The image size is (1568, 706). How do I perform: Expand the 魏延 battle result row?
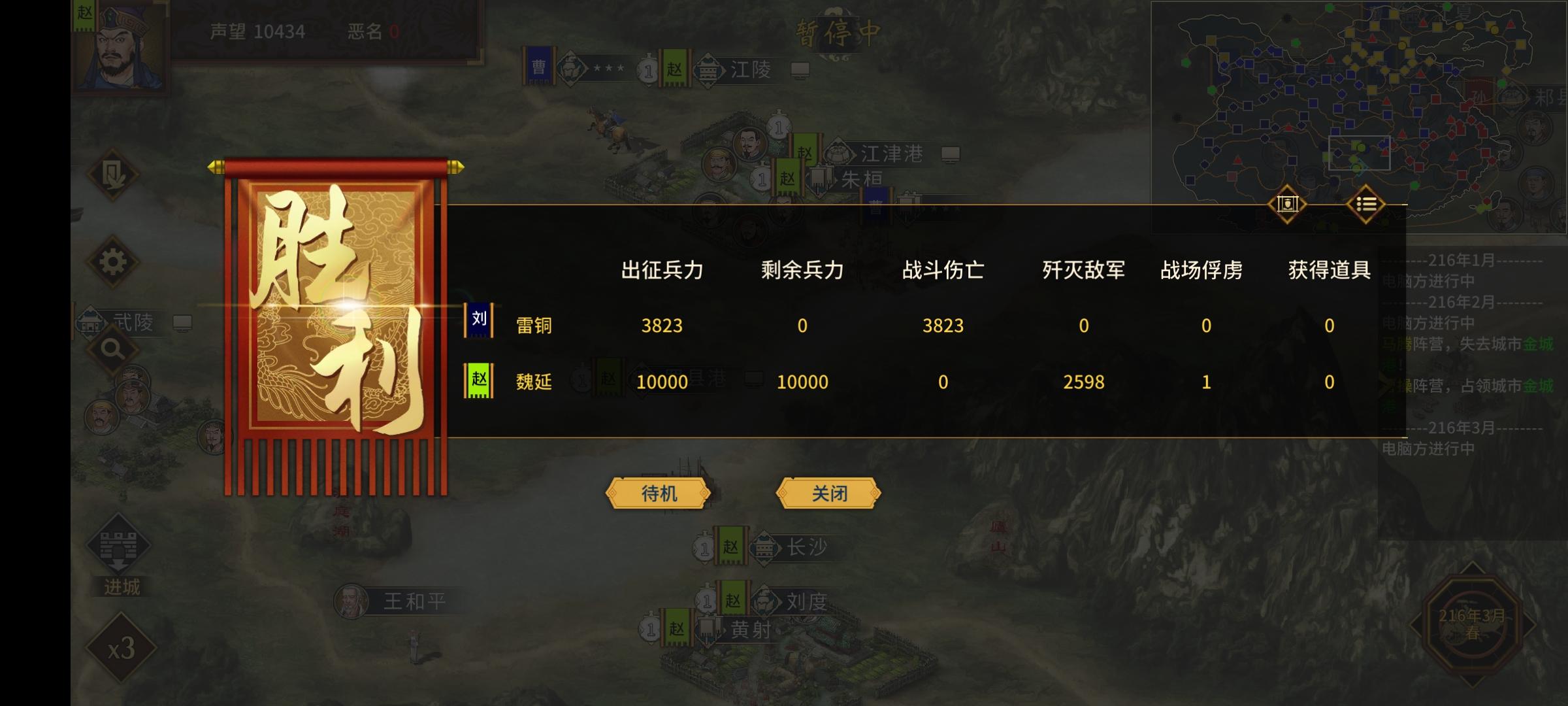click(x=536, y=382)
